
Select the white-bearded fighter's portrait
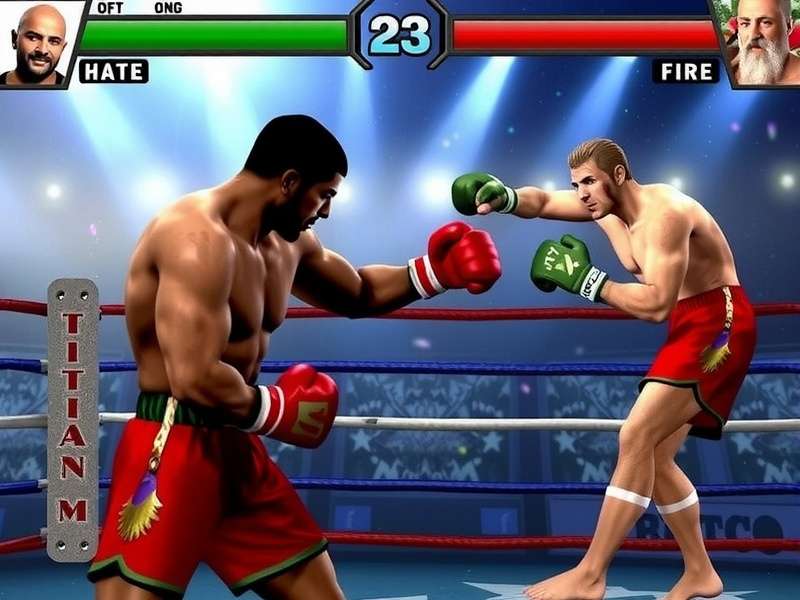click(765, 42)
